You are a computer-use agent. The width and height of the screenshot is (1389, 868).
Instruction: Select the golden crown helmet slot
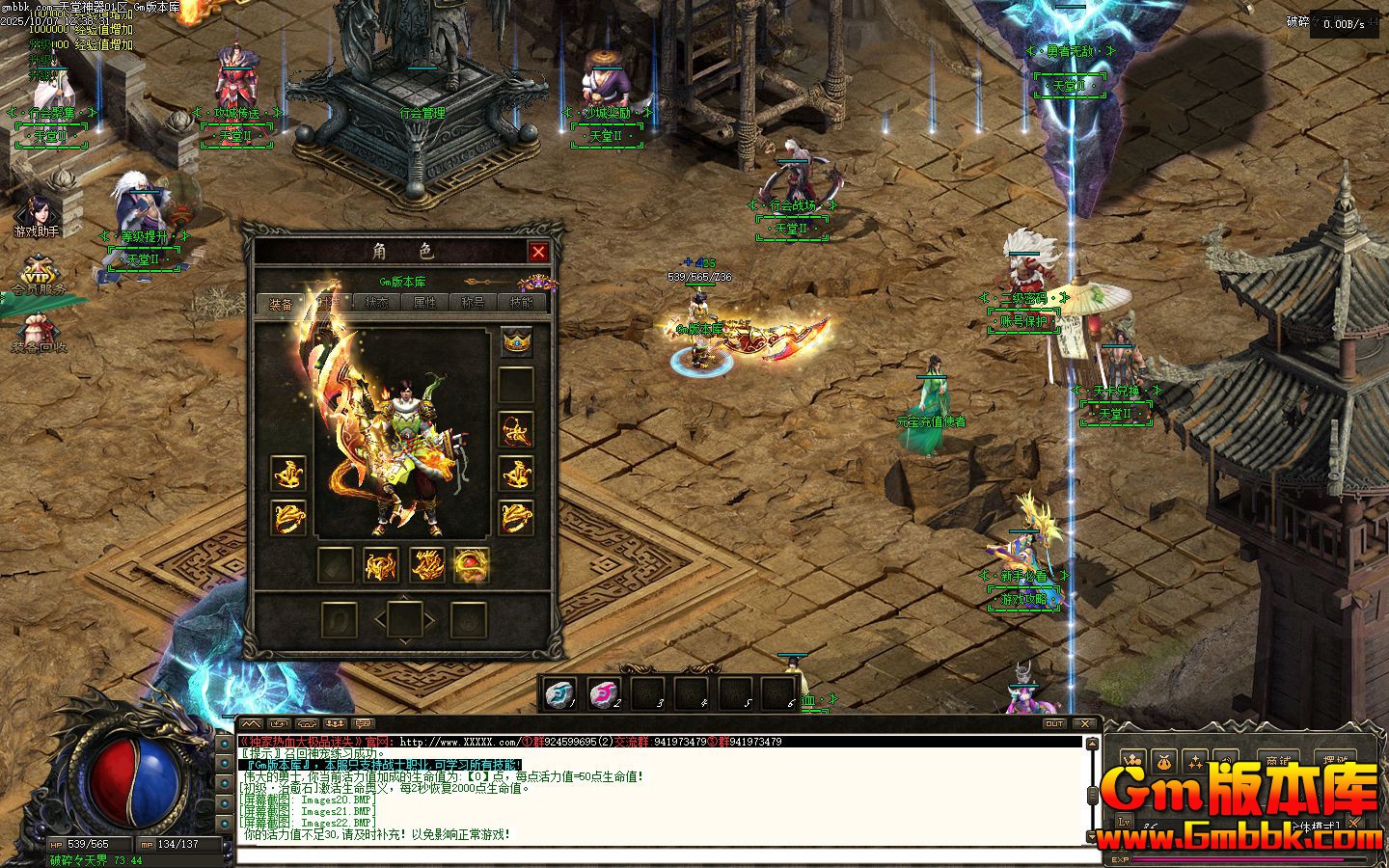[x=516, y=342]
